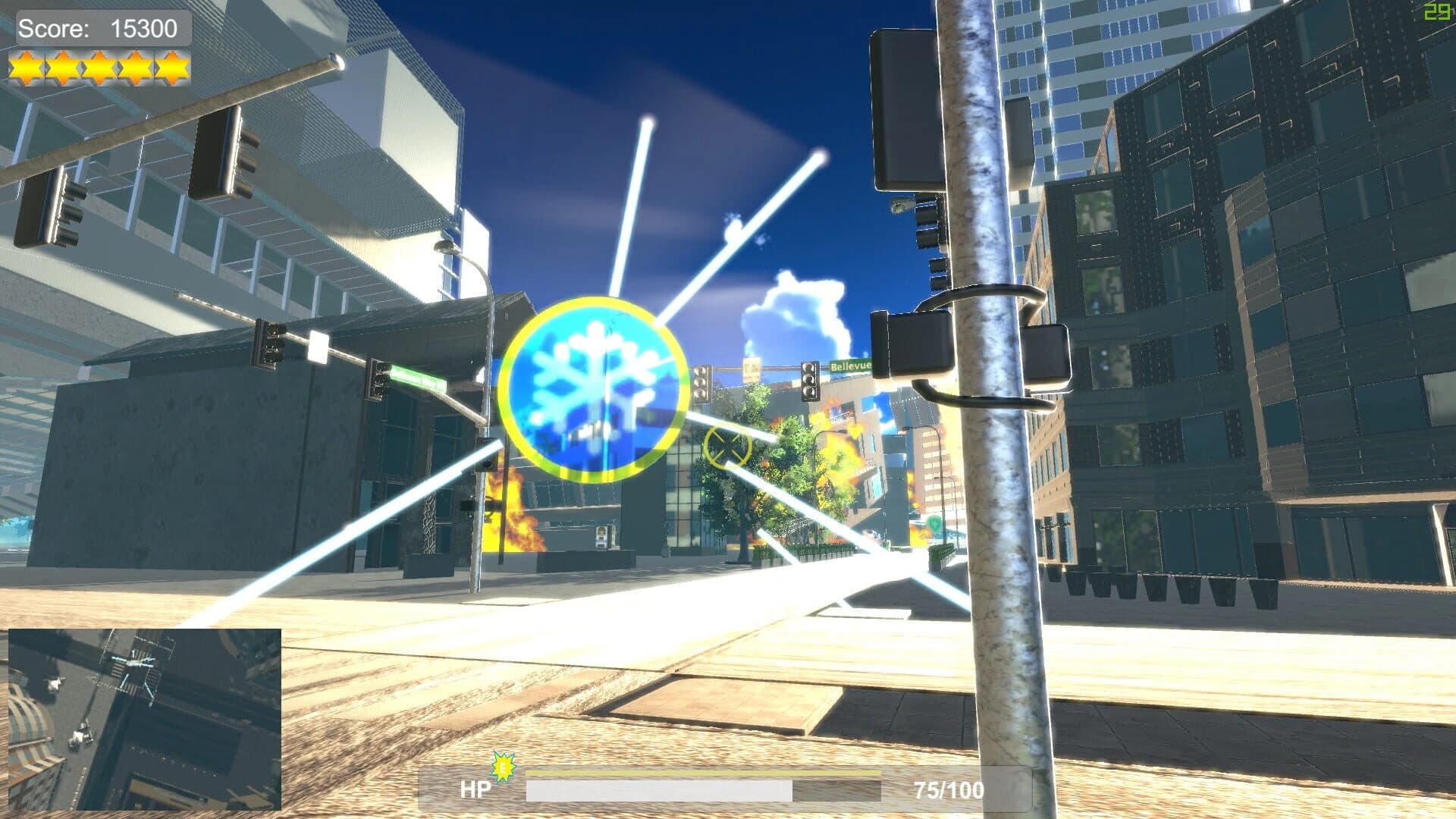Viewport: 1456px width, 819px height.
Task: Toggle the yellow light on the far traffic signal
Action: pos(809,380)
